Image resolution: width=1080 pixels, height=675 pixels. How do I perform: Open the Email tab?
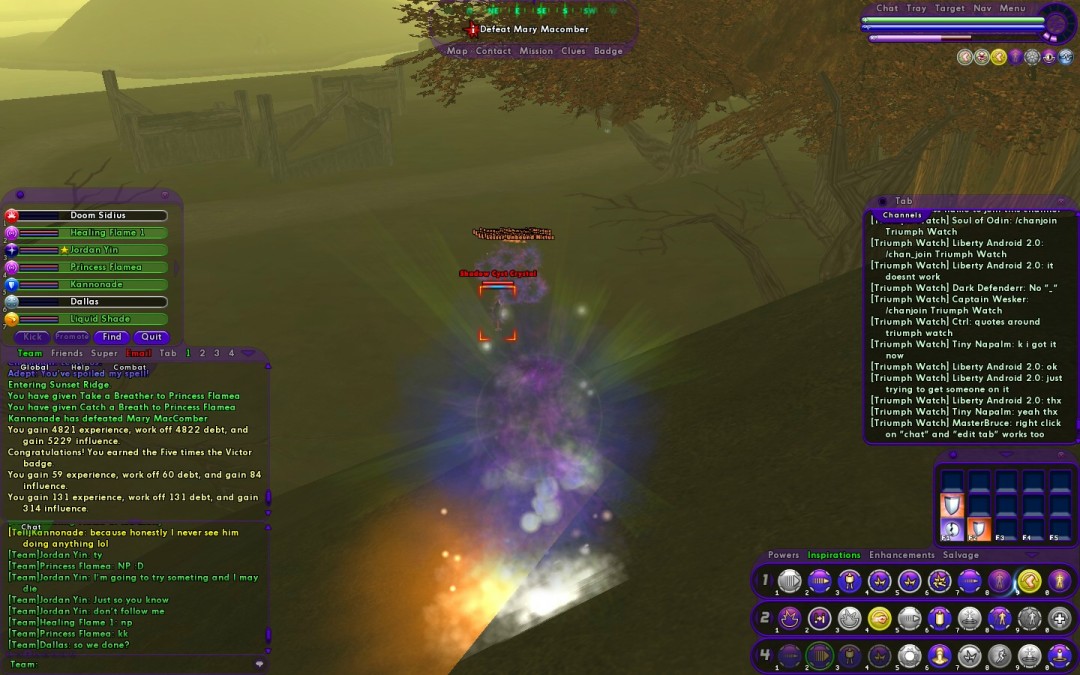pyautogui.click(x=139, y=353)
